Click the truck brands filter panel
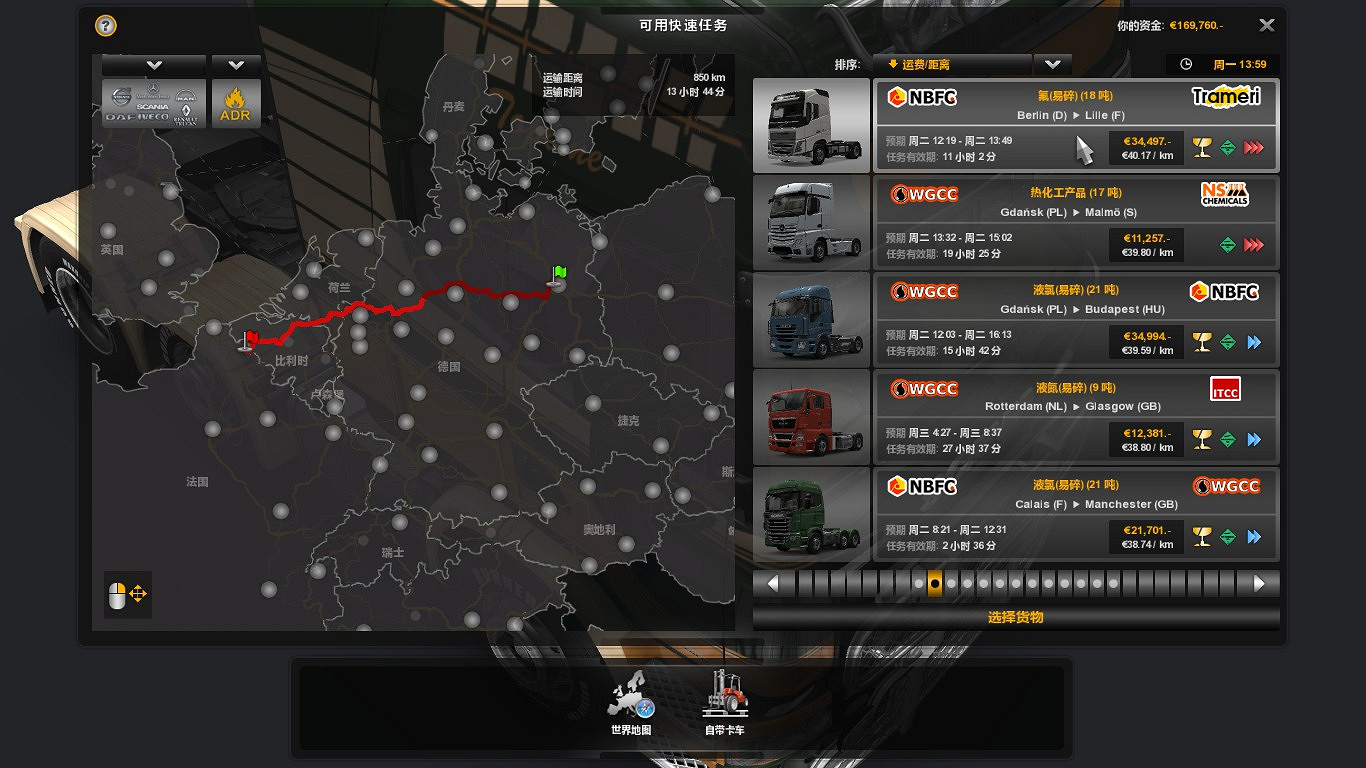This screenshot has width=1366, height=768. click(152, 103)
